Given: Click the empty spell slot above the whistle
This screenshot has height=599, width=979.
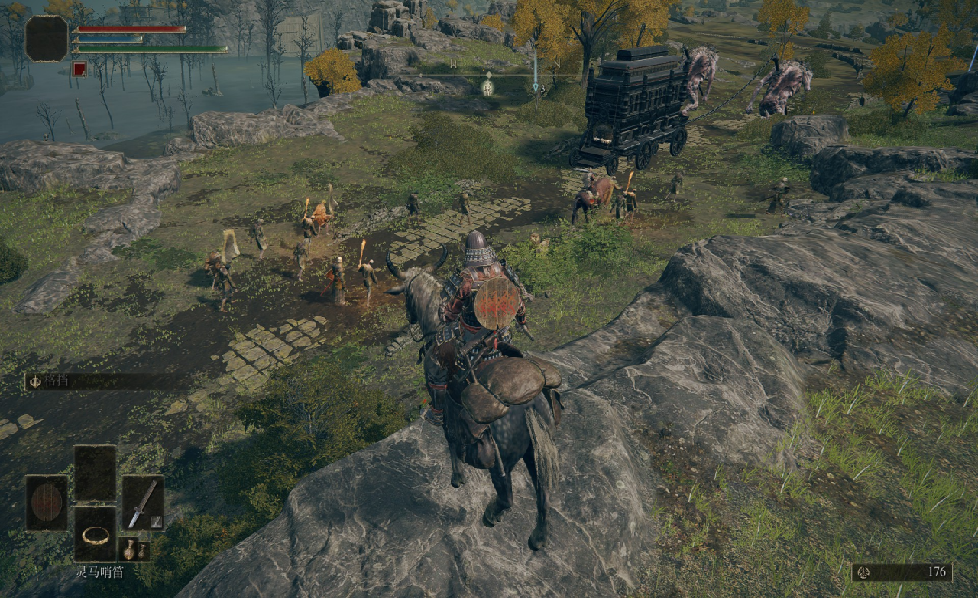Looking at the screenshot, I should (x=95, y=472).
